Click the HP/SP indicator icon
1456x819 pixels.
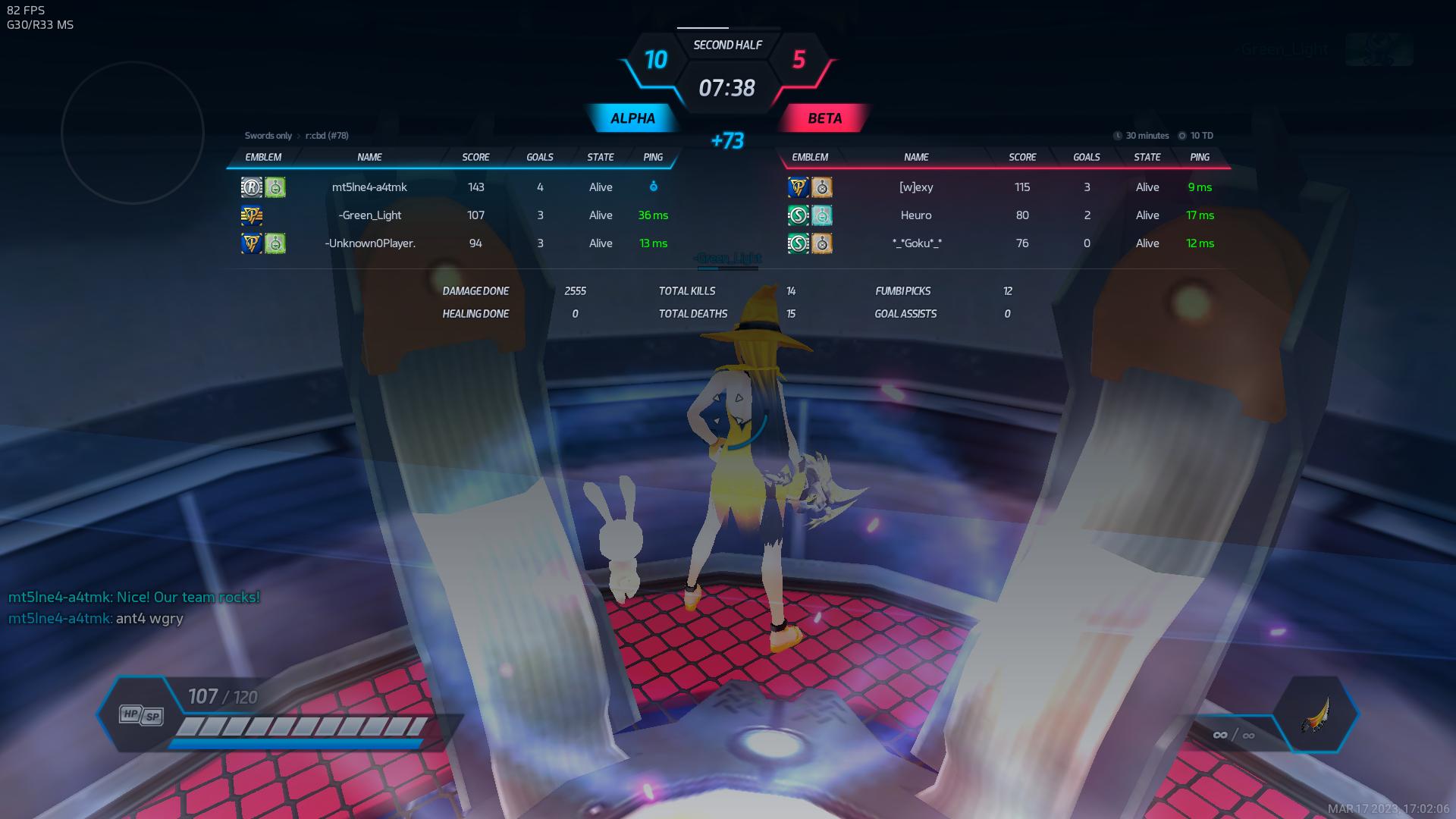pyautogui.click(x=141, y=714)
